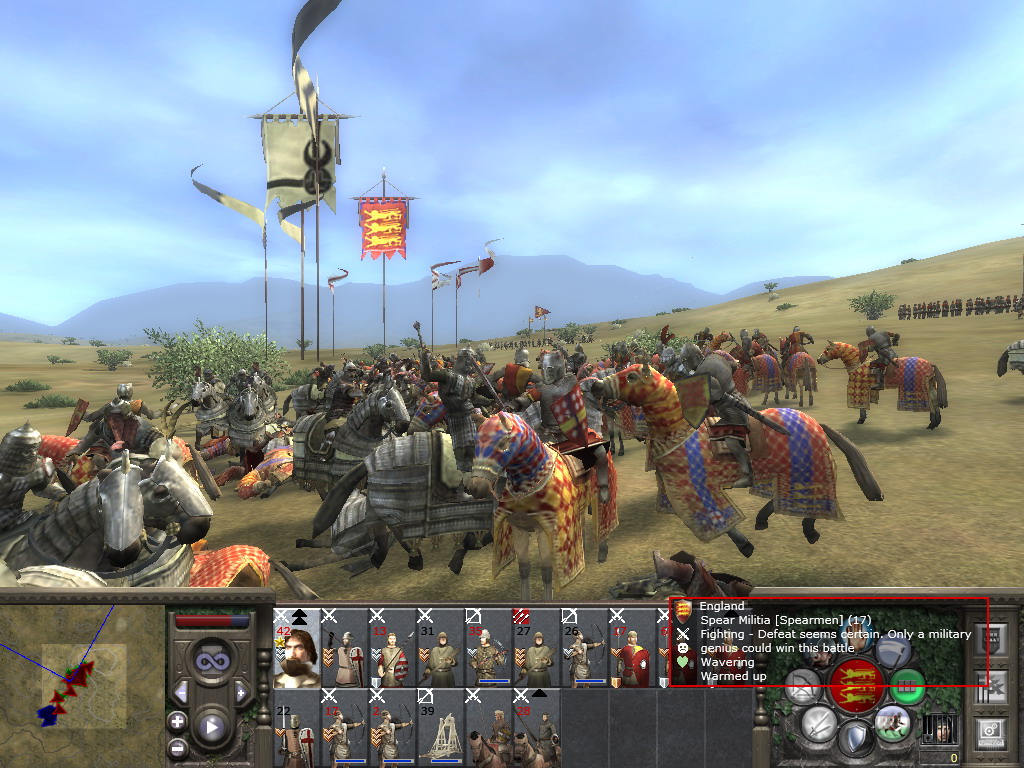Zoom out the minimap with minus button
The height and width of the screenshot is (768, 1024).
[x=177, y=747]
